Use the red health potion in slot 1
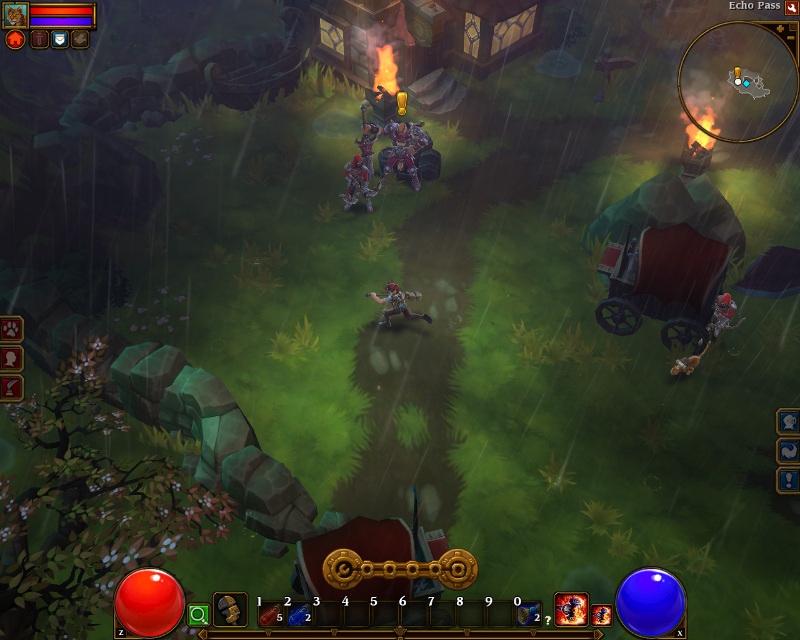The image size is (800, 640). coord(269,614)
